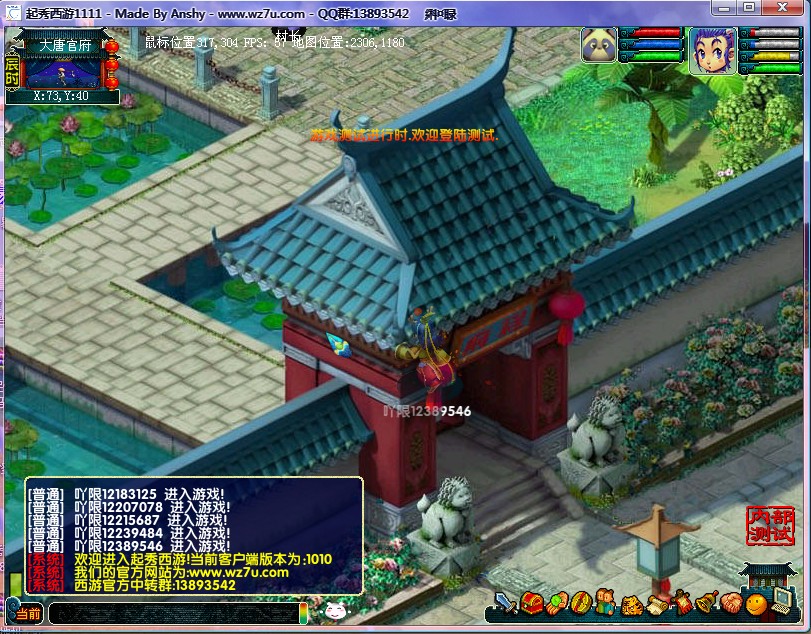Open the handshake friends icon

tap(732, 604)
